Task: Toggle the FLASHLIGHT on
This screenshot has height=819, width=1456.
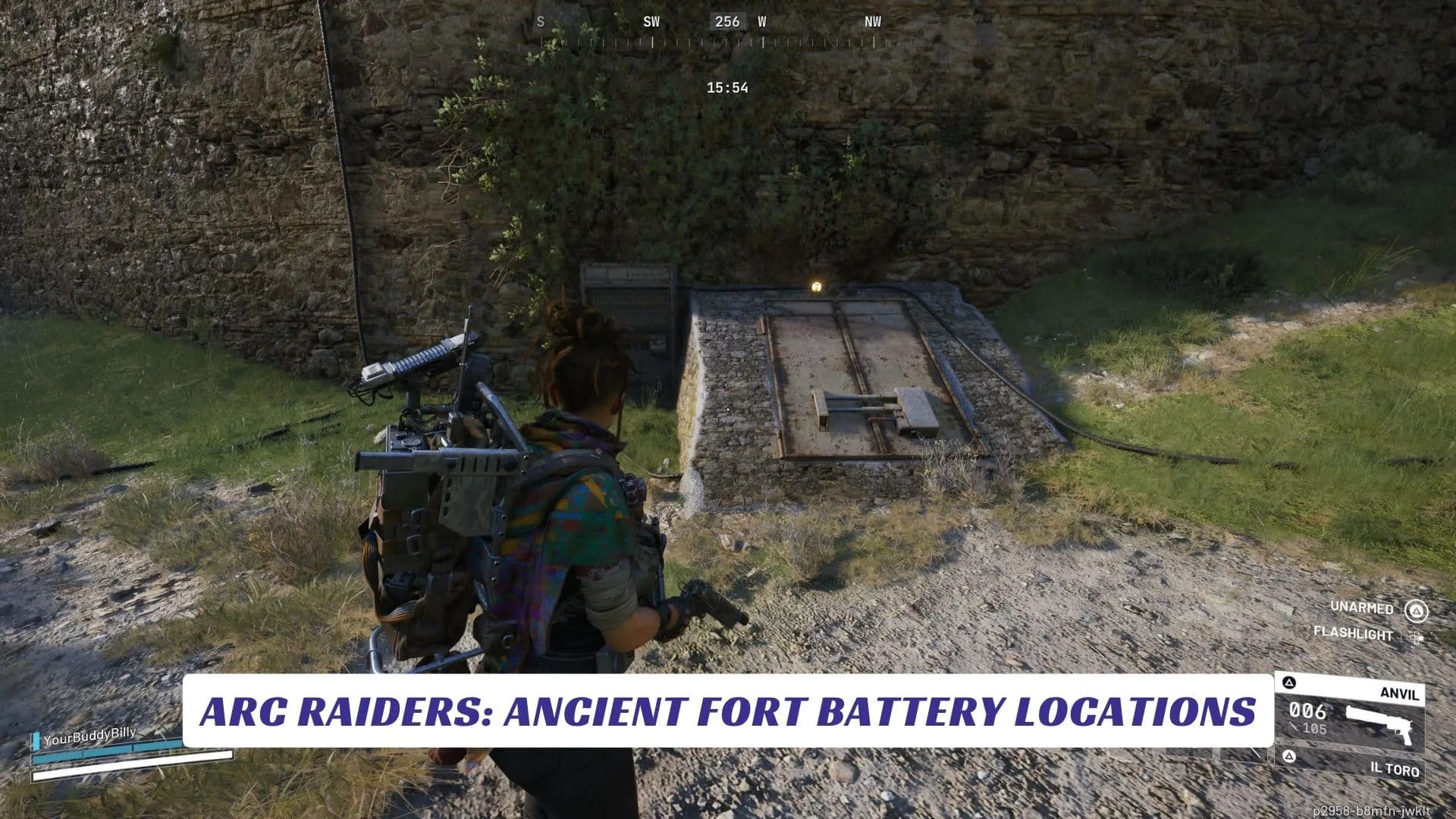Action: tap(1354, 635)
